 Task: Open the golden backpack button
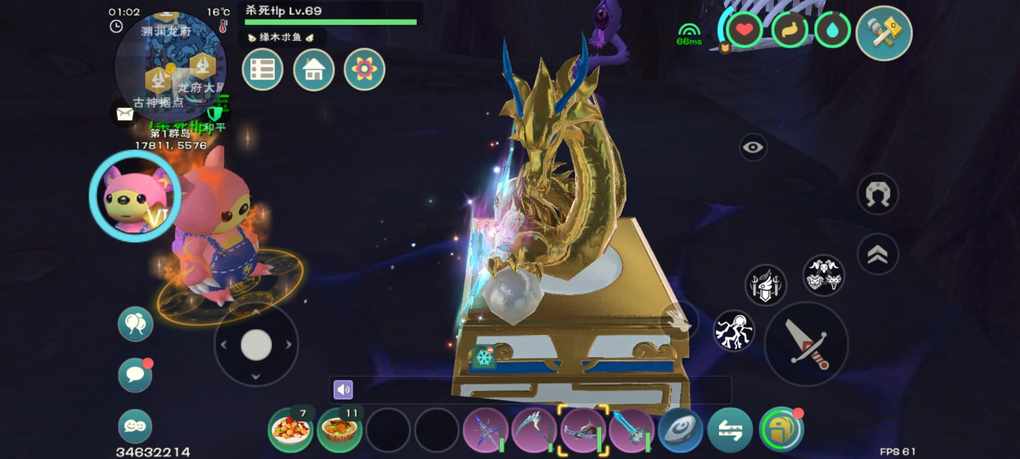coord(780,430)
